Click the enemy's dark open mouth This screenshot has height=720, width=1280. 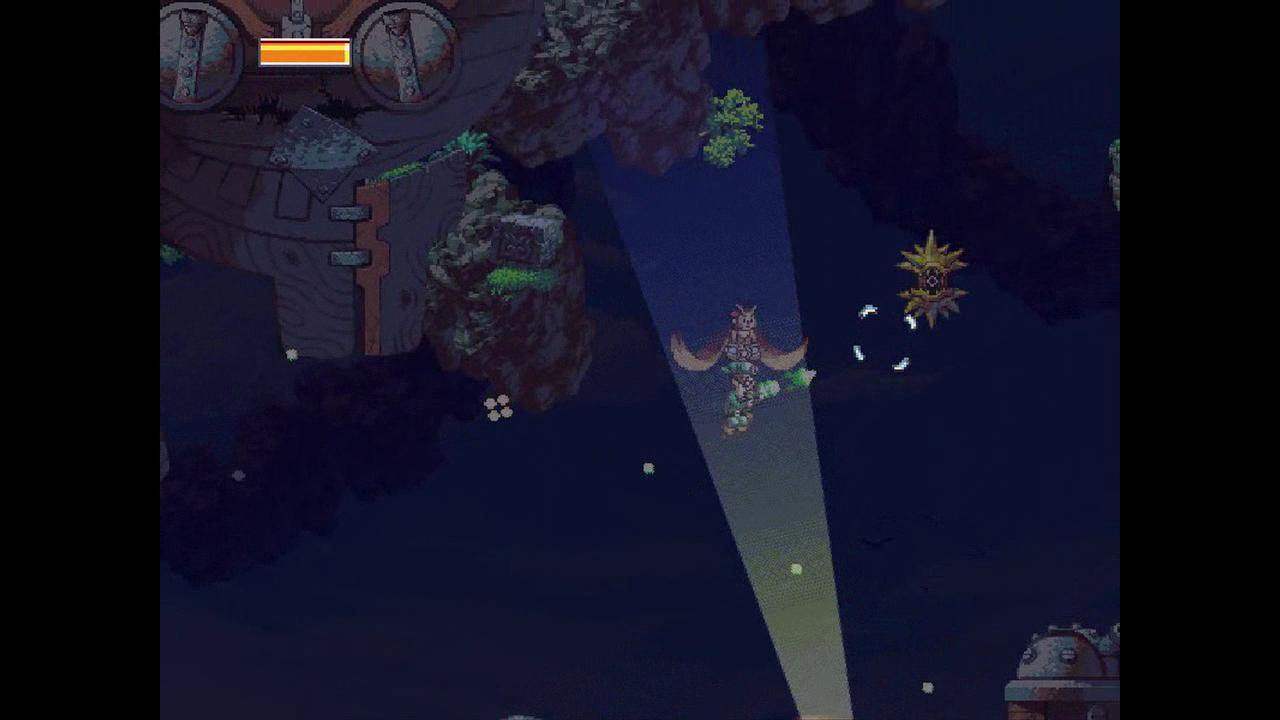coord(932,282)
